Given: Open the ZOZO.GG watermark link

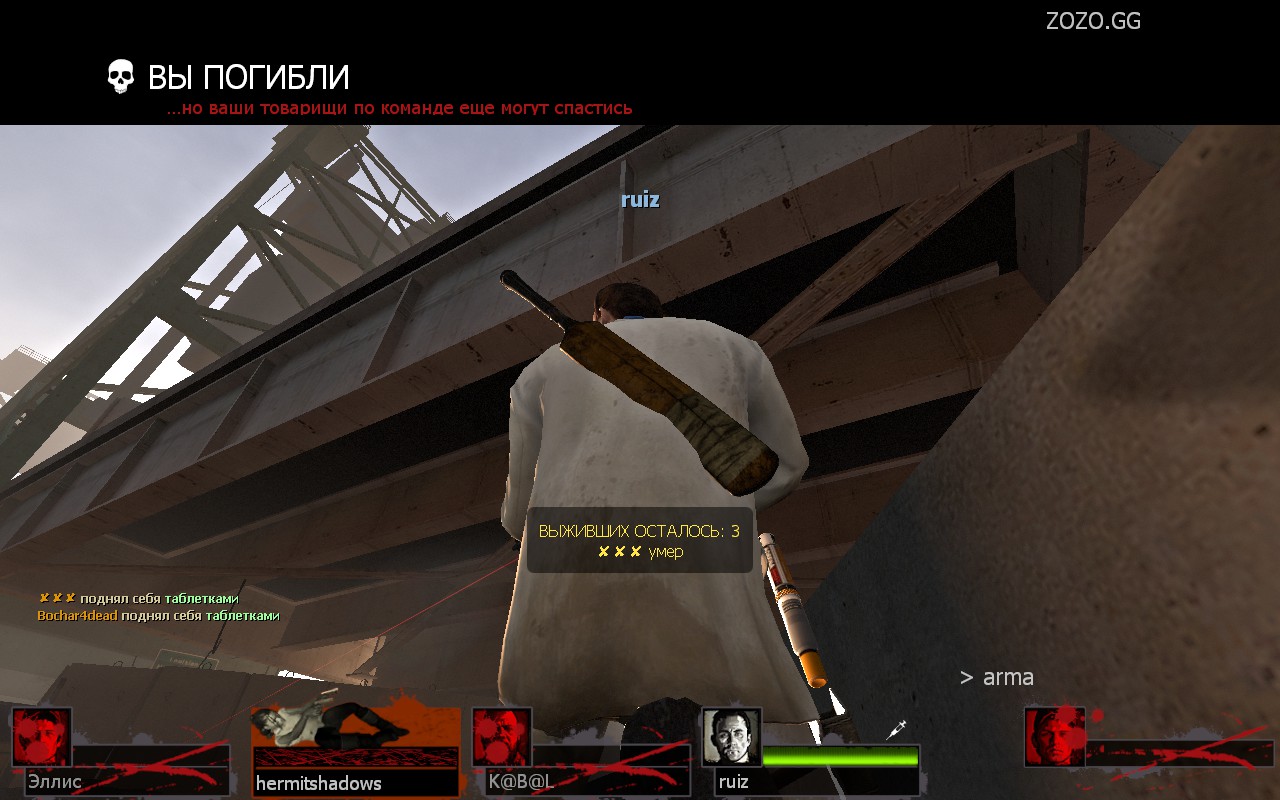Looking at the screenshot, I should coord(1093,21).
